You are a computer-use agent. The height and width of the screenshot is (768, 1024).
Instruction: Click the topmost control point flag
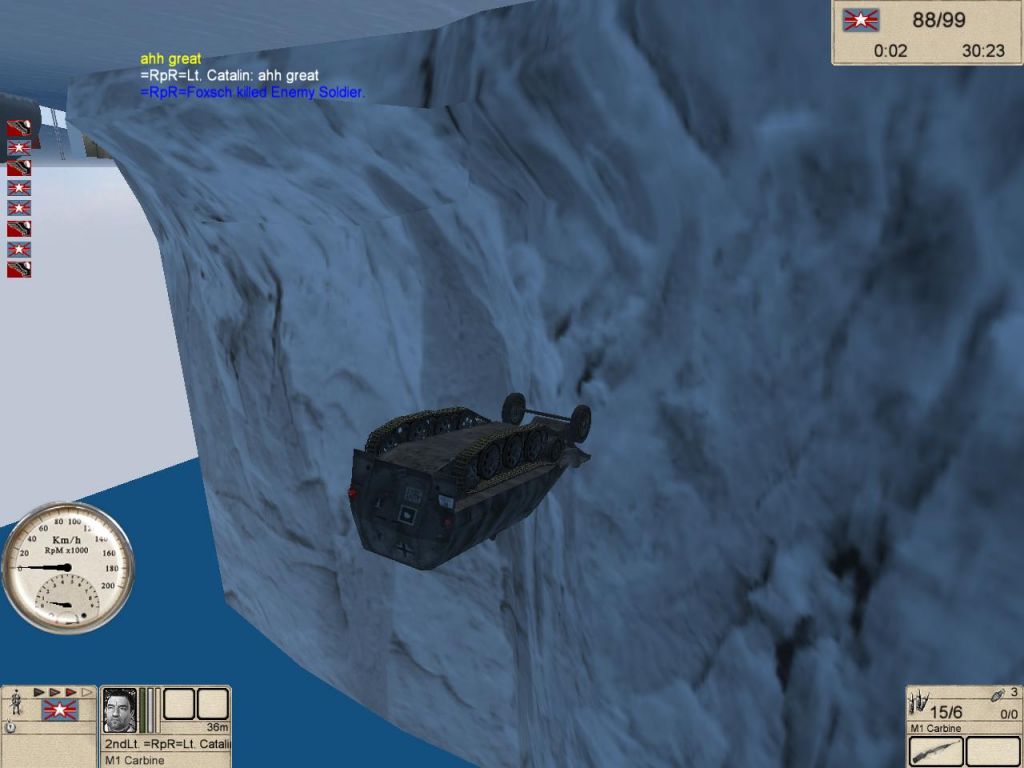click(19, 128)
